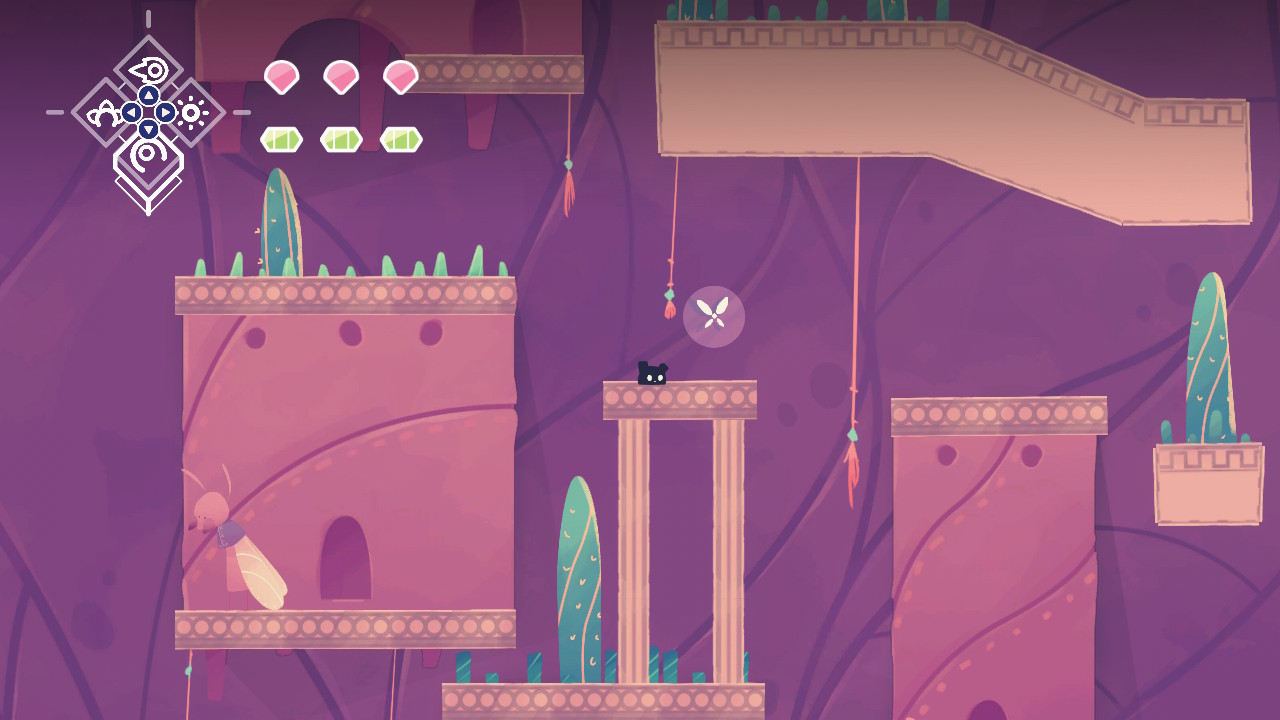The image size is (1280, 720).
Task: Select the third pink health petal
Action: pyautogui.click(x=401, y=77)
